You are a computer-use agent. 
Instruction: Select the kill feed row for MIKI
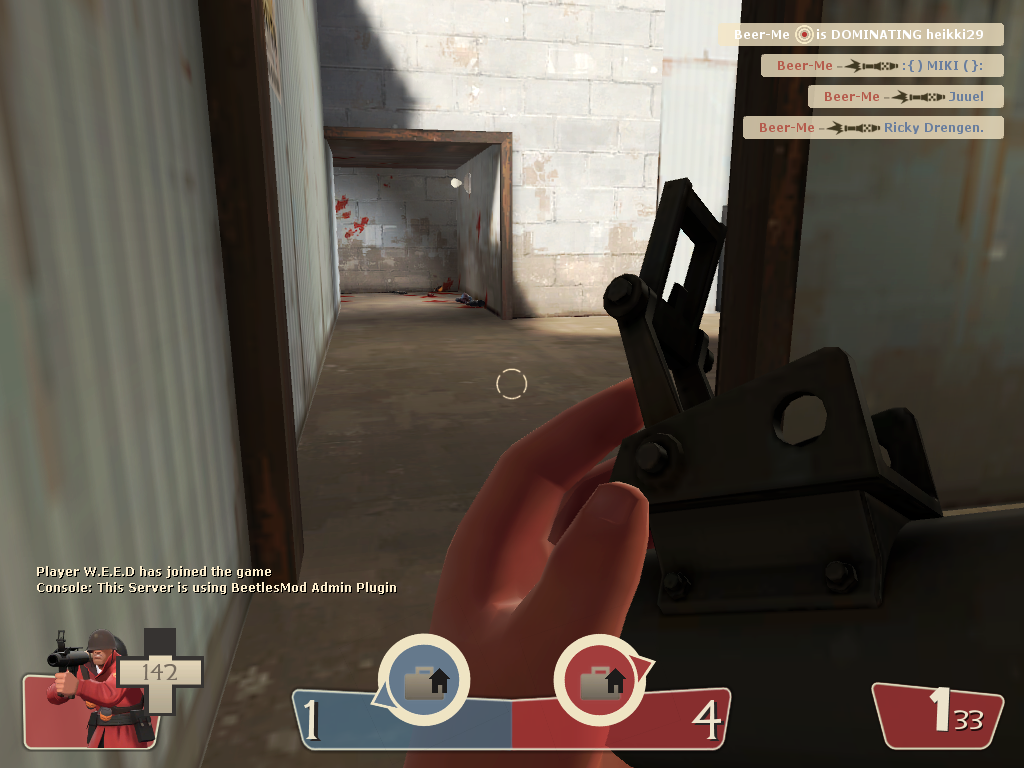point(881,66)
